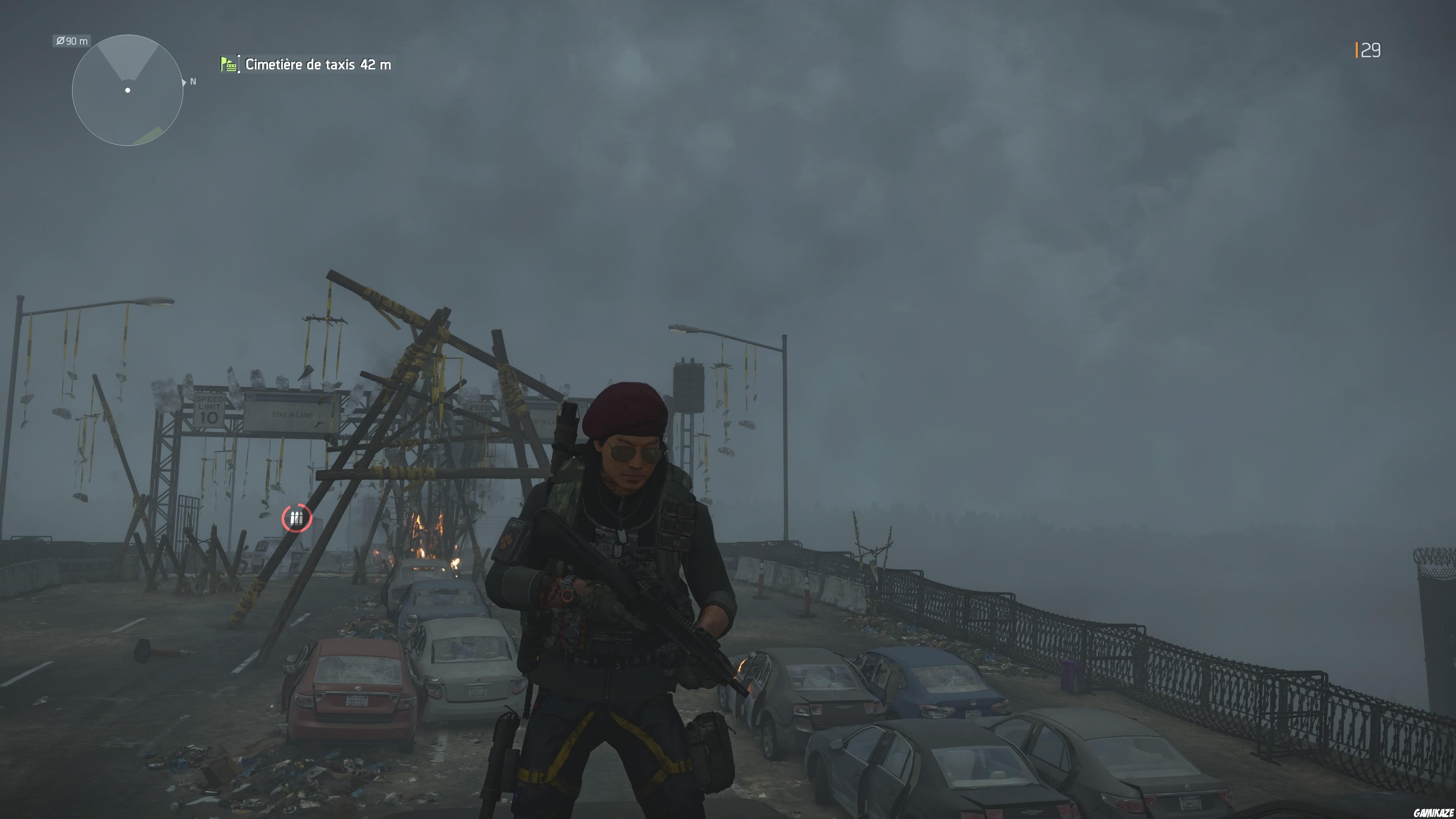Click the white player dot at minimap center

[127, 91]
